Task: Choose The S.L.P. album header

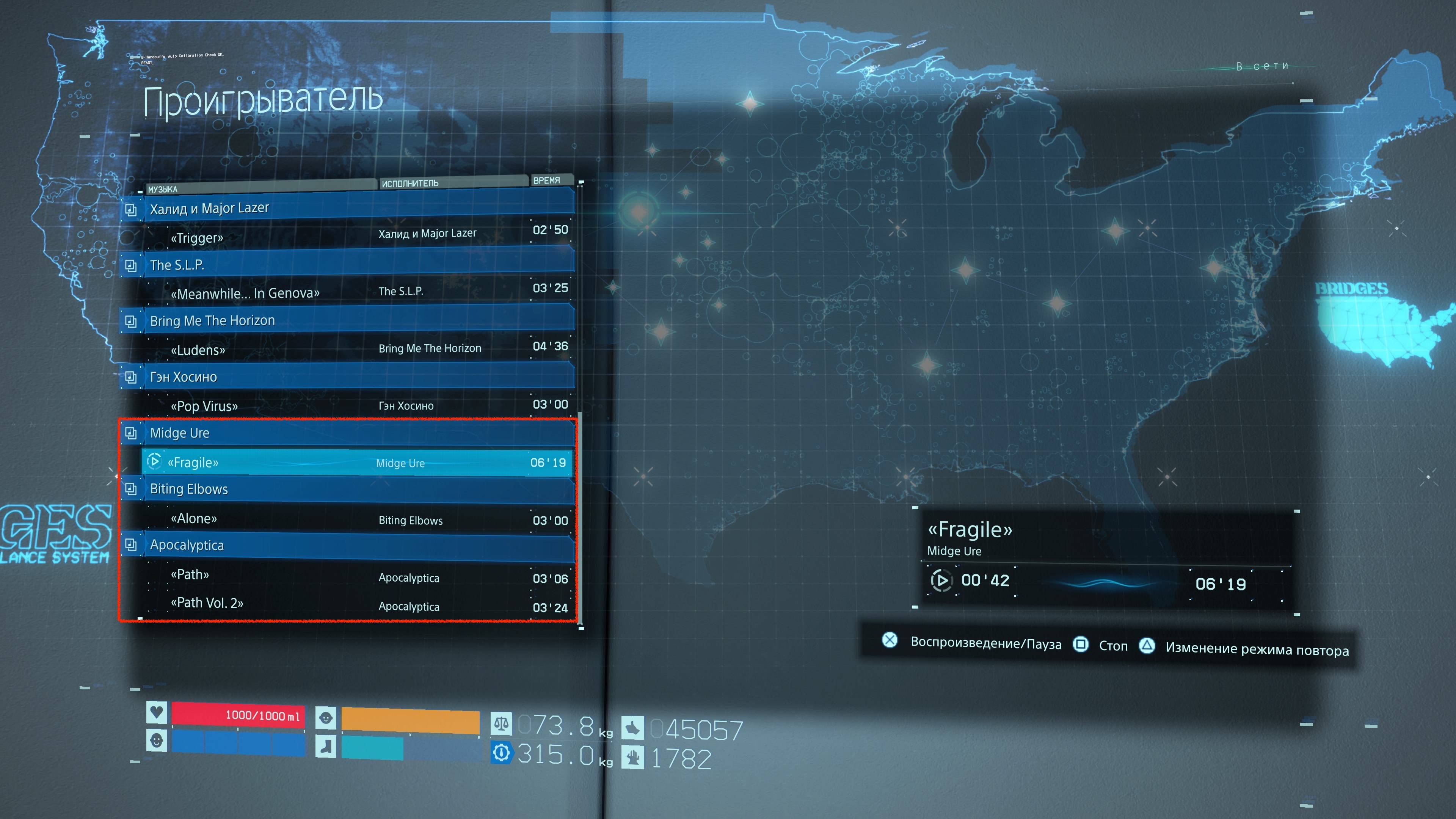Action: coord(348,265)
